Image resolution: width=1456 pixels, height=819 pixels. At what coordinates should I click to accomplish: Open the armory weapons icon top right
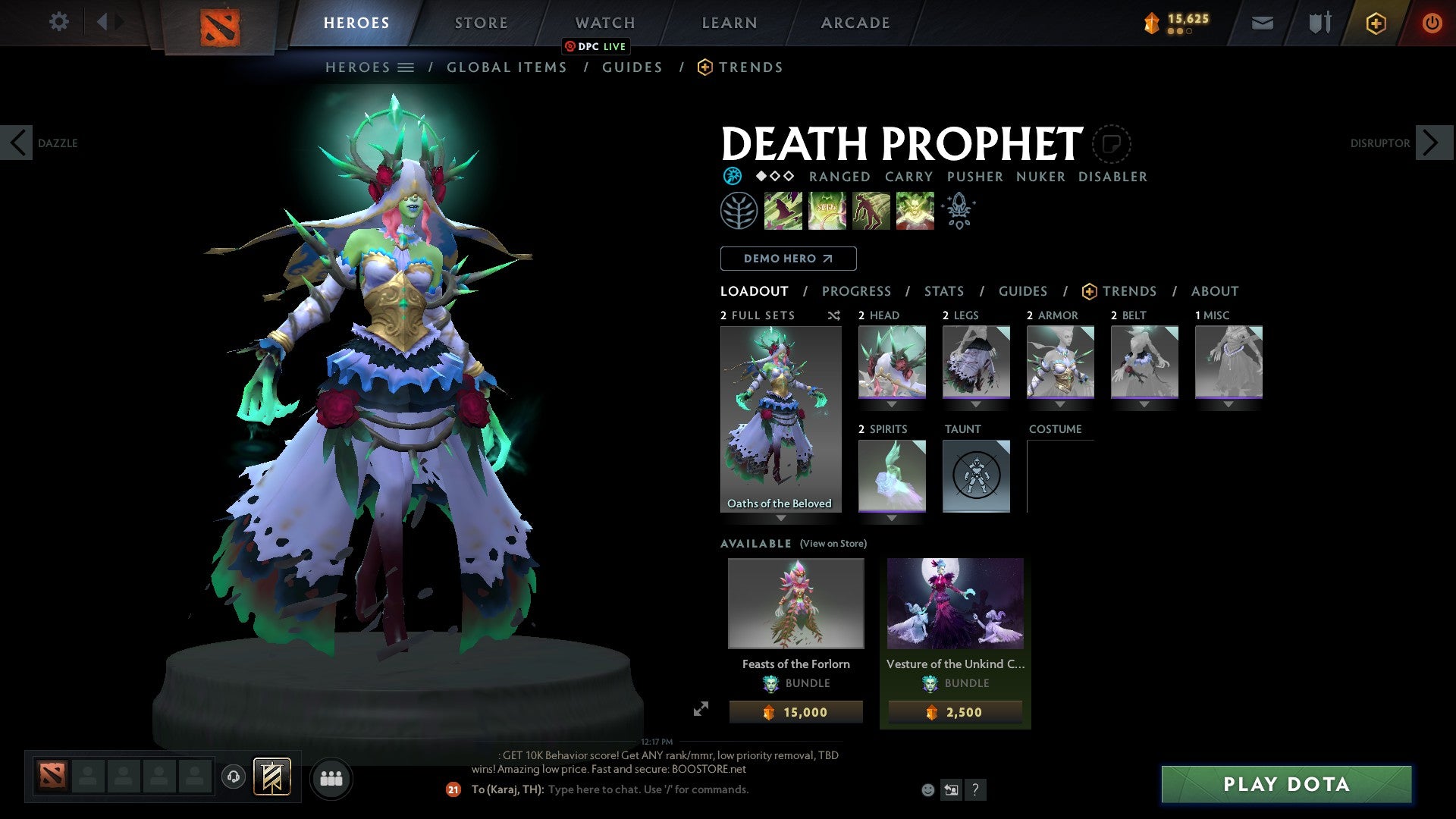(1319, 23)
